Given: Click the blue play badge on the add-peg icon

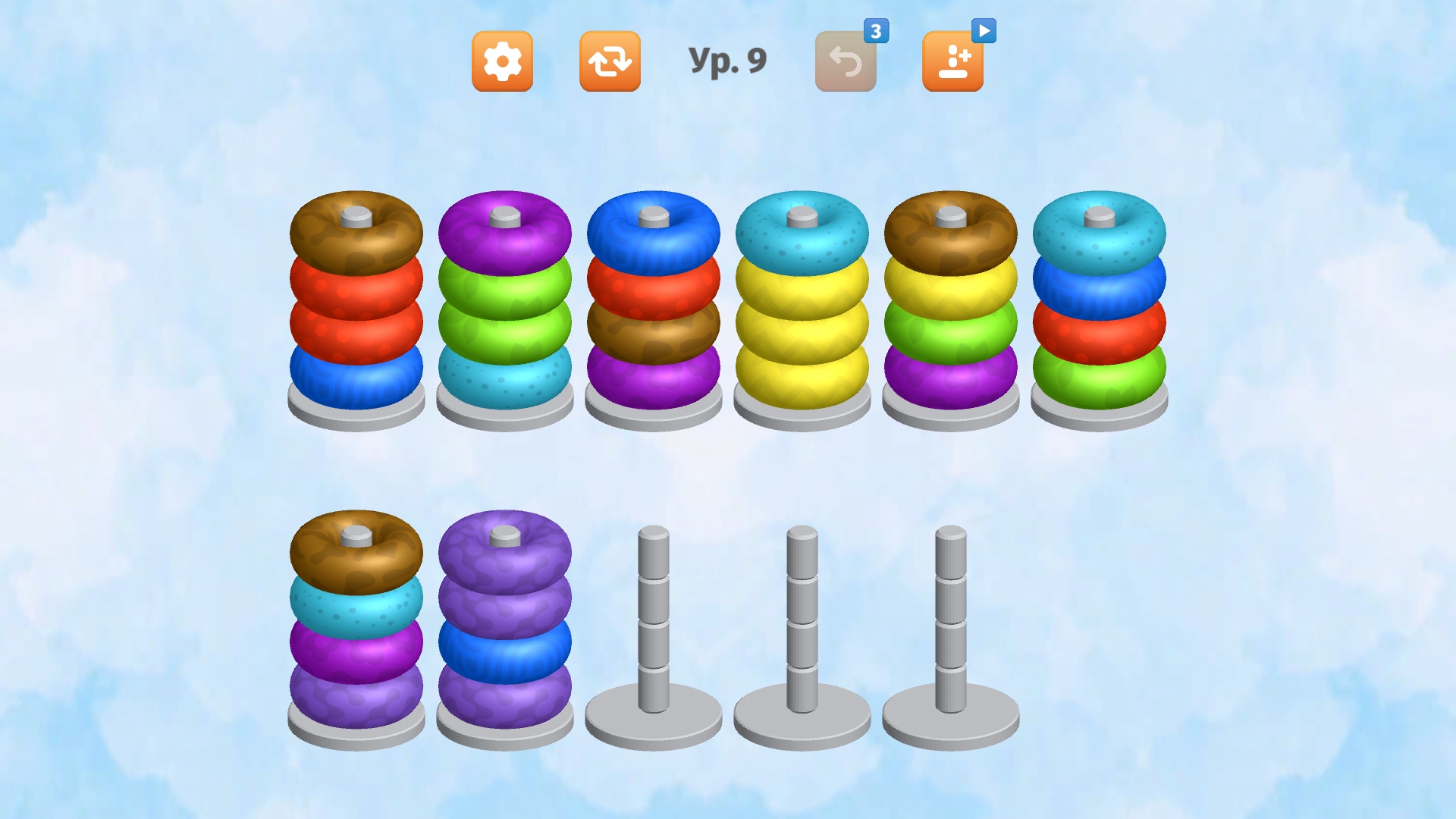Looking at the screenshot, I should [984, 29].
